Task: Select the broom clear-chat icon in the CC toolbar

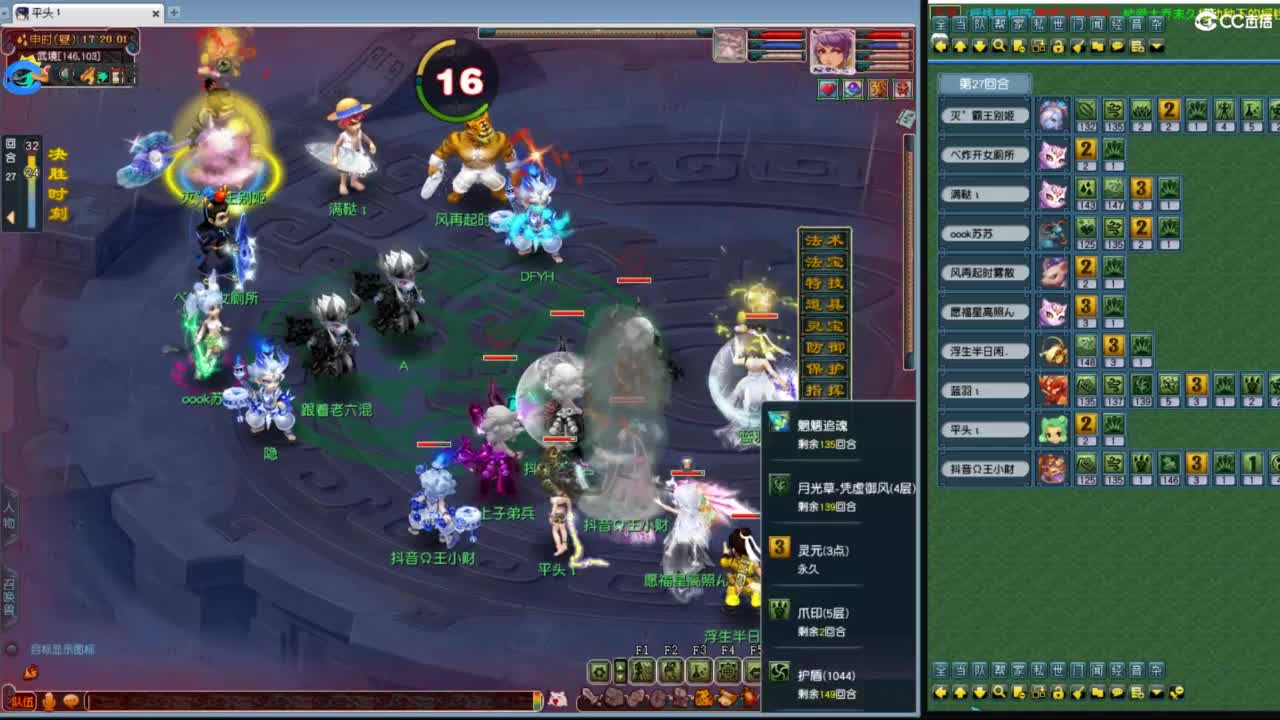Action: tap(1076, 45)
